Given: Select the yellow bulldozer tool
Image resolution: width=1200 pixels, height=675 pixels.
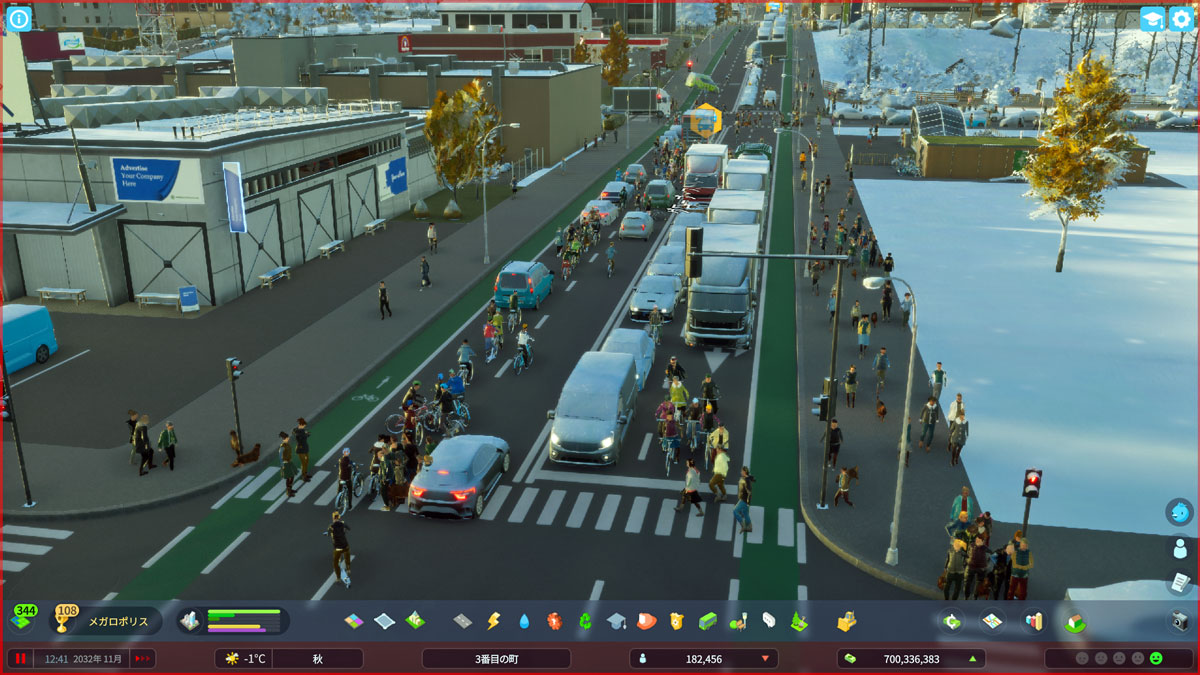Looking at the screenshot, I should pyautogui.click(x=846, y=621).
